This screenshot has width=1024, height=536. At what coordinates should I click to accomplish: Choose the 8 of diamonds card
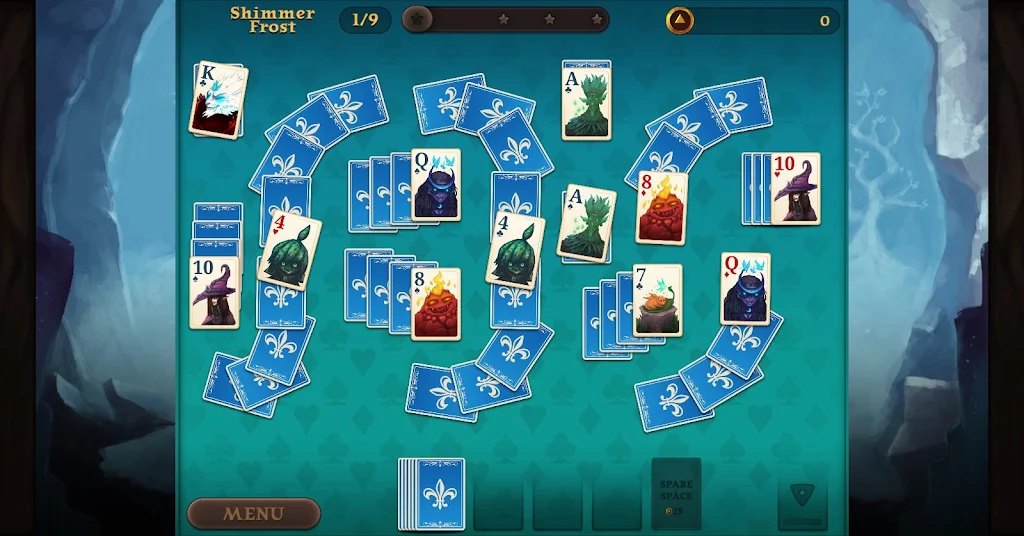[662, 207]
